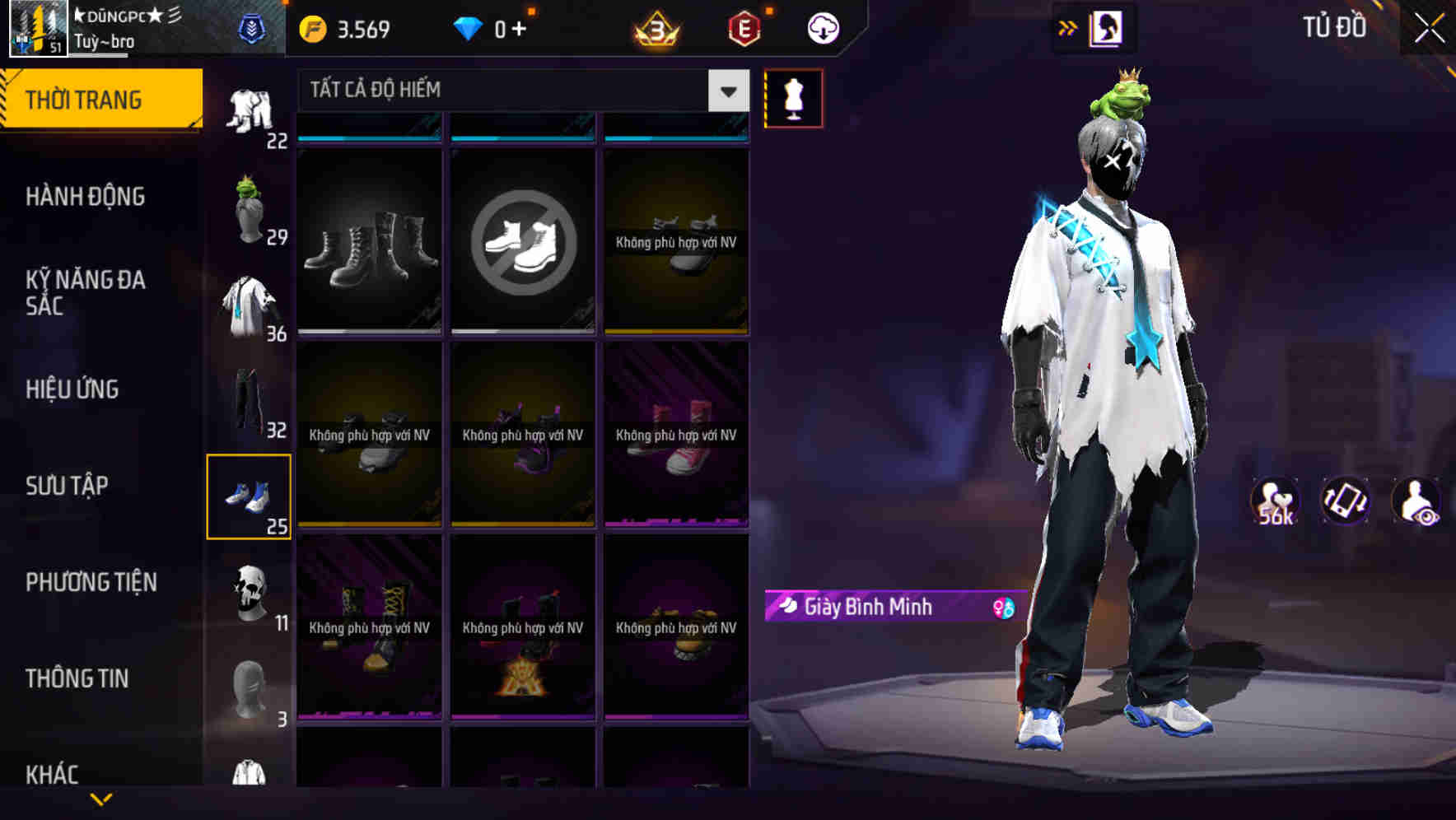Viewport: 1456px width, 820px height.
Task: Select the blue shoes thumbnail outlined in yellow
Action: pyautogui.click(x=250, y=494)
